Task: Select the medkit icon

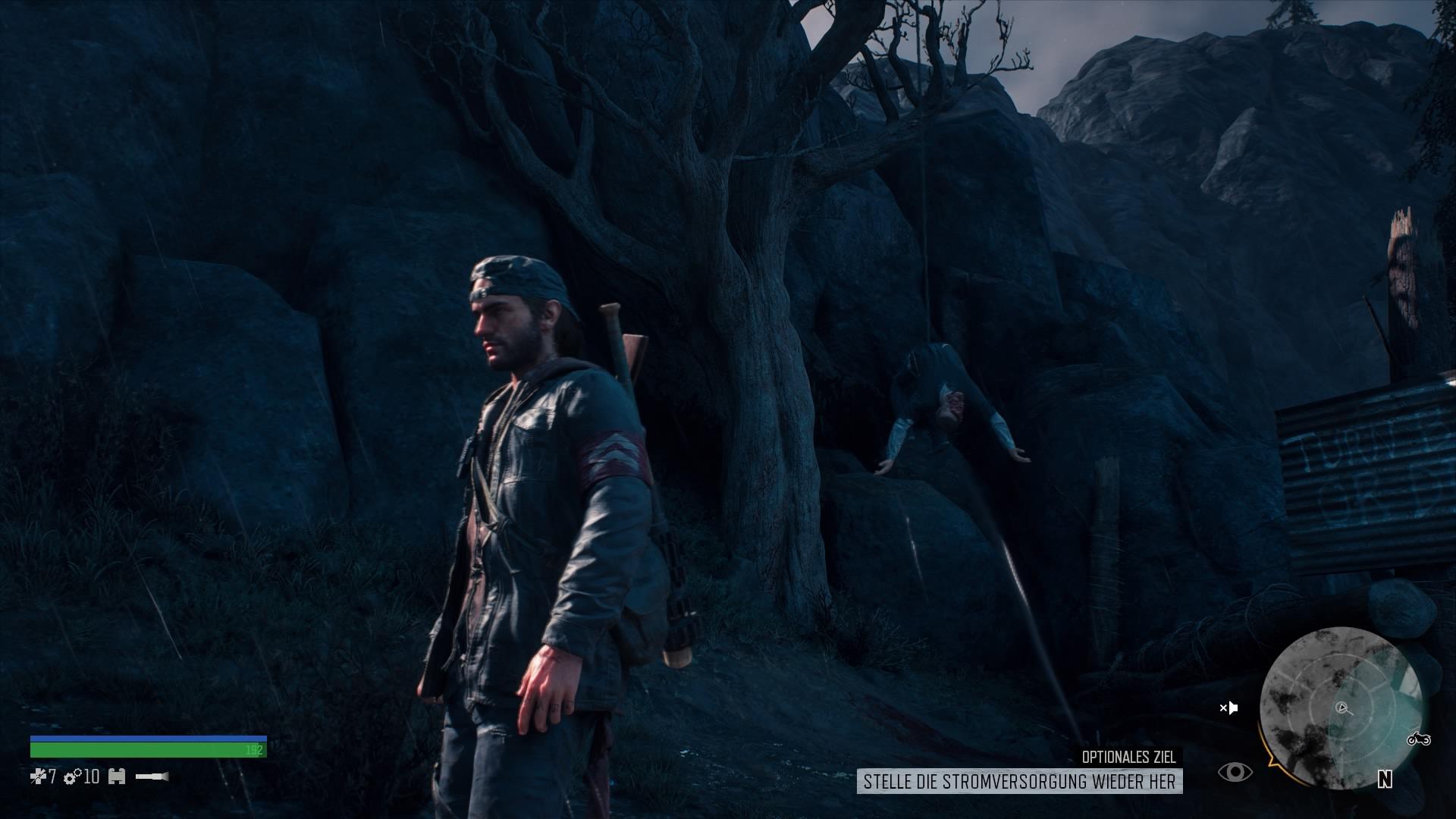Action: click(x=38, y=777)
